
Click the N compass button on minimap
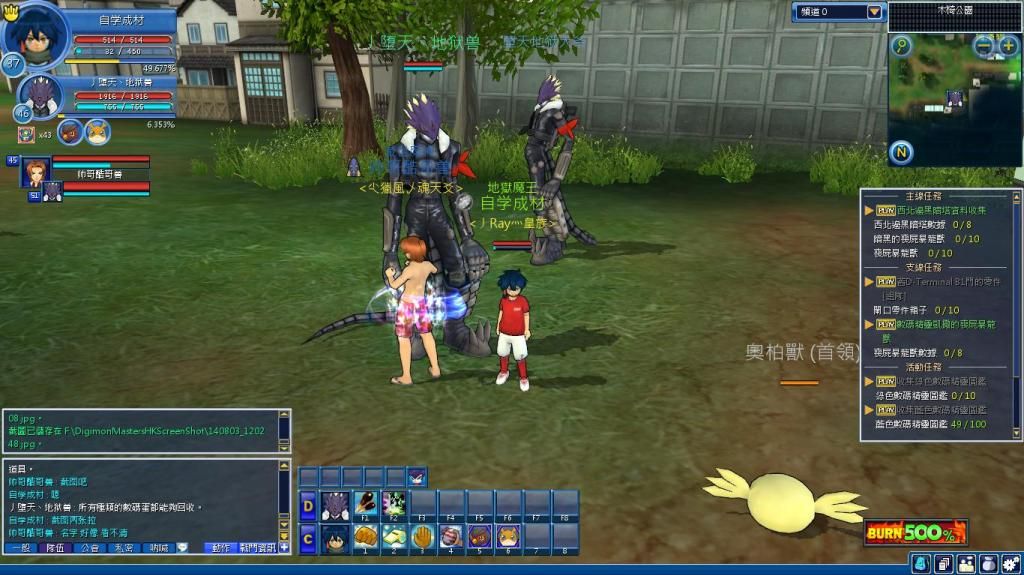coord(901,153)
